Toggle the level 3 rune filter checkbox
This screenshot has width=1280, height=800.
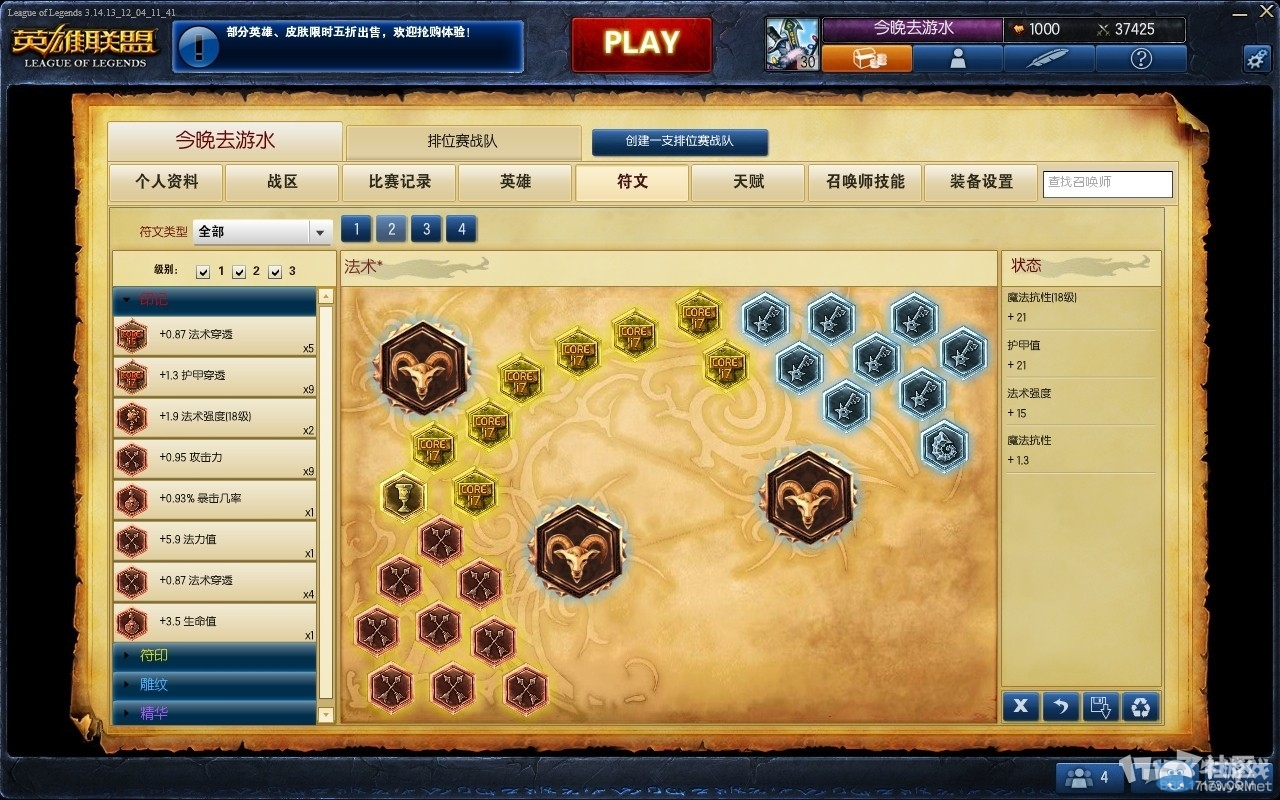point(275,270)
